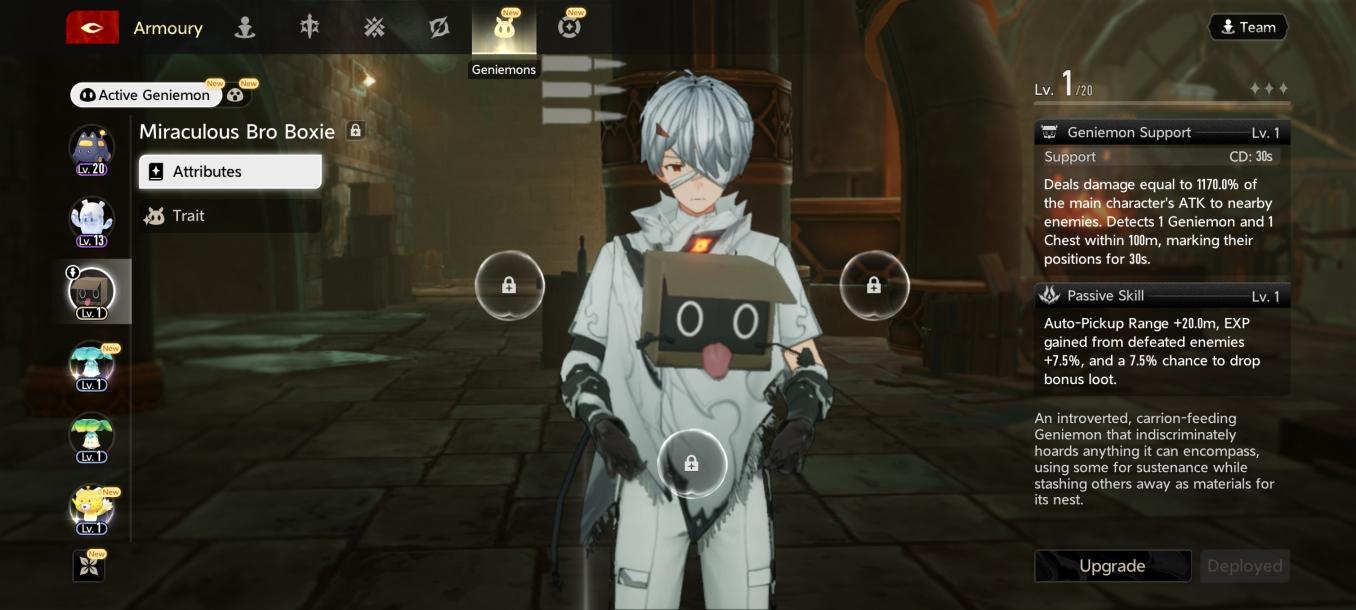Pick the yellow Geniemon marked New
The height and width of the screenshot is (610, 1356).
[91, 507]
